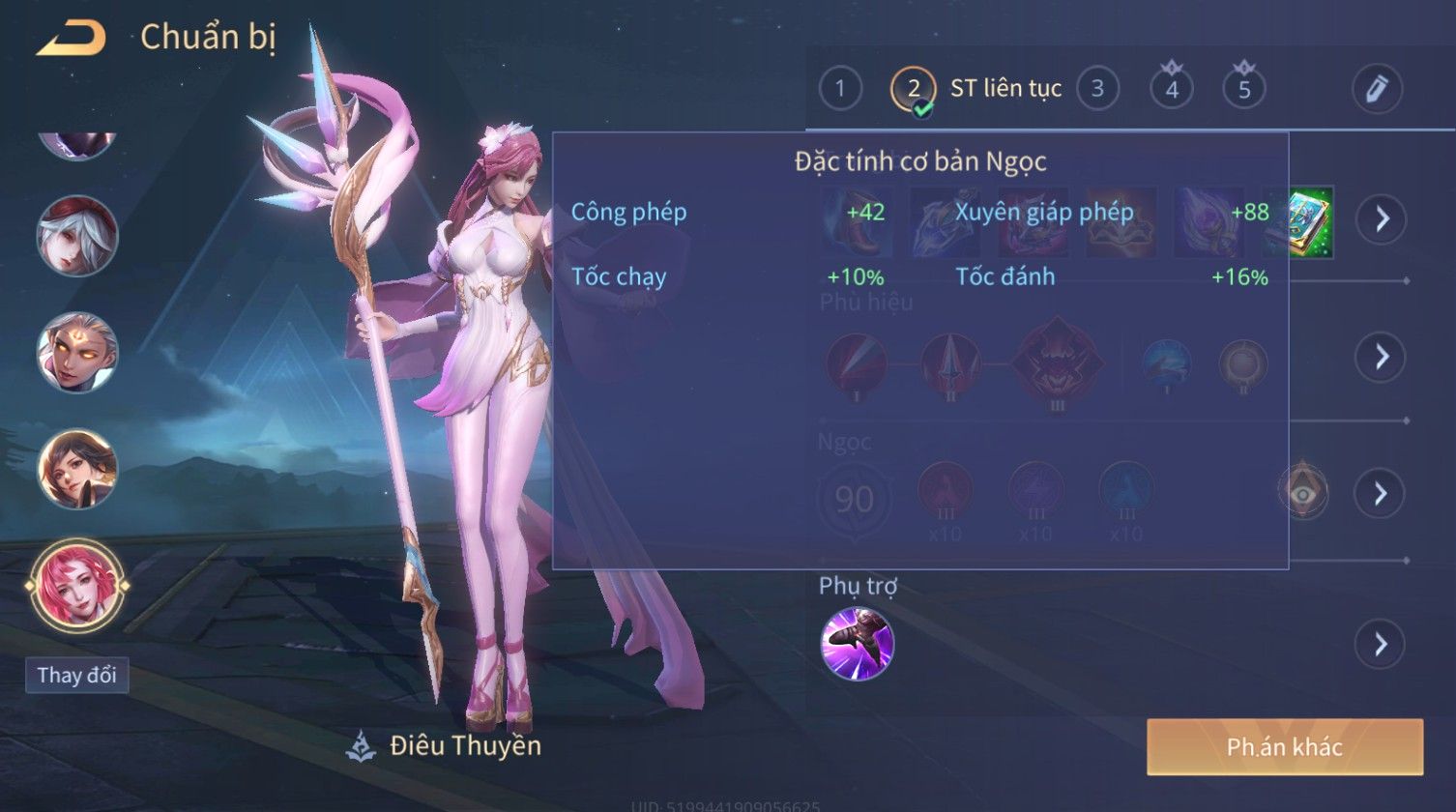
Task: Open the equipment build arrow
Action: (1381, 220)
